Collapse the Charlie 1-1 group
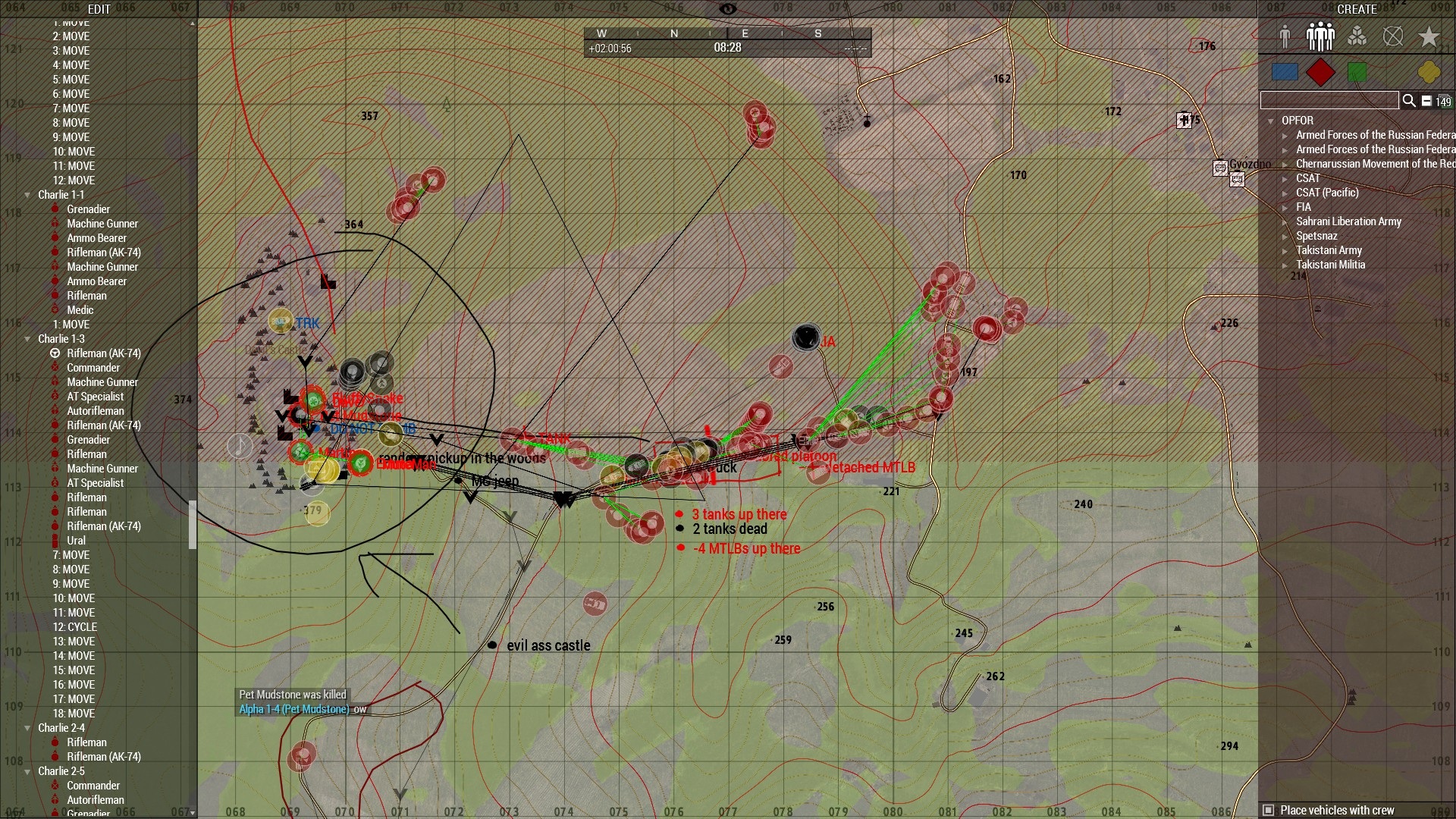The width and height of the screenshot is (1456, 819). click(28, 195)
